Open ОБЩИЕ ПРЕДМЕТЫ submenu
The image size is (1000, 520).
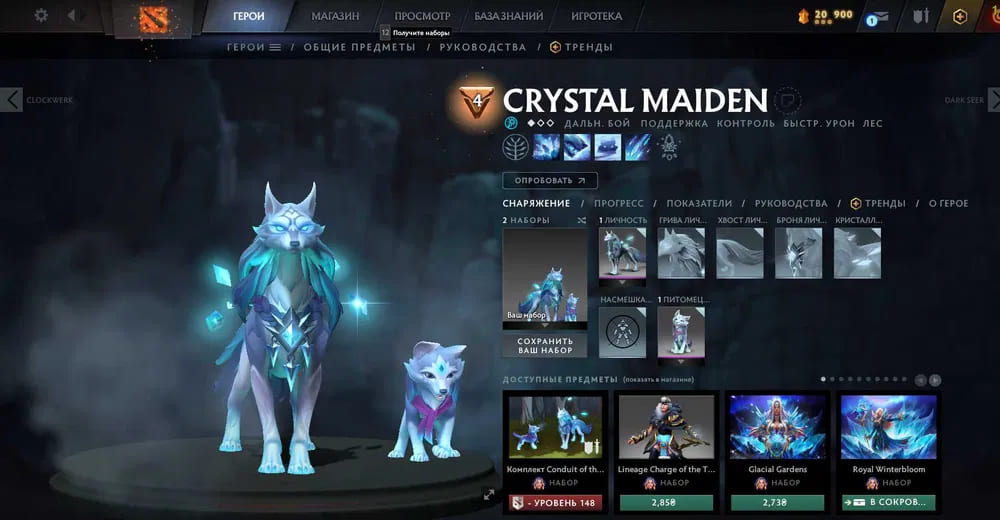(359, 47)
